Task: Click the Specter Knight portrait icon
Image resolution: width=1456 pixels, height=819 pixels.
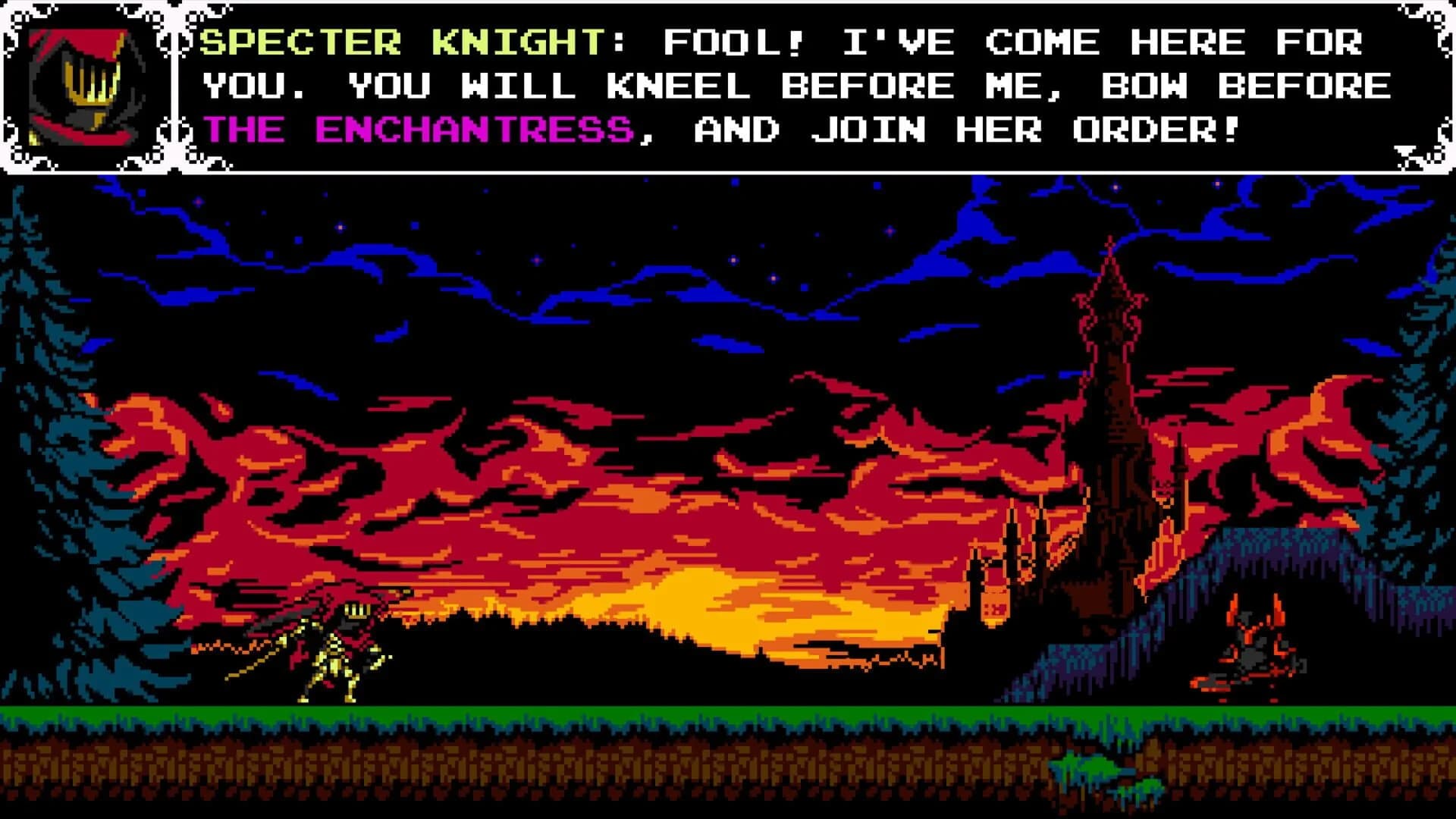Action: click(86, 83)
